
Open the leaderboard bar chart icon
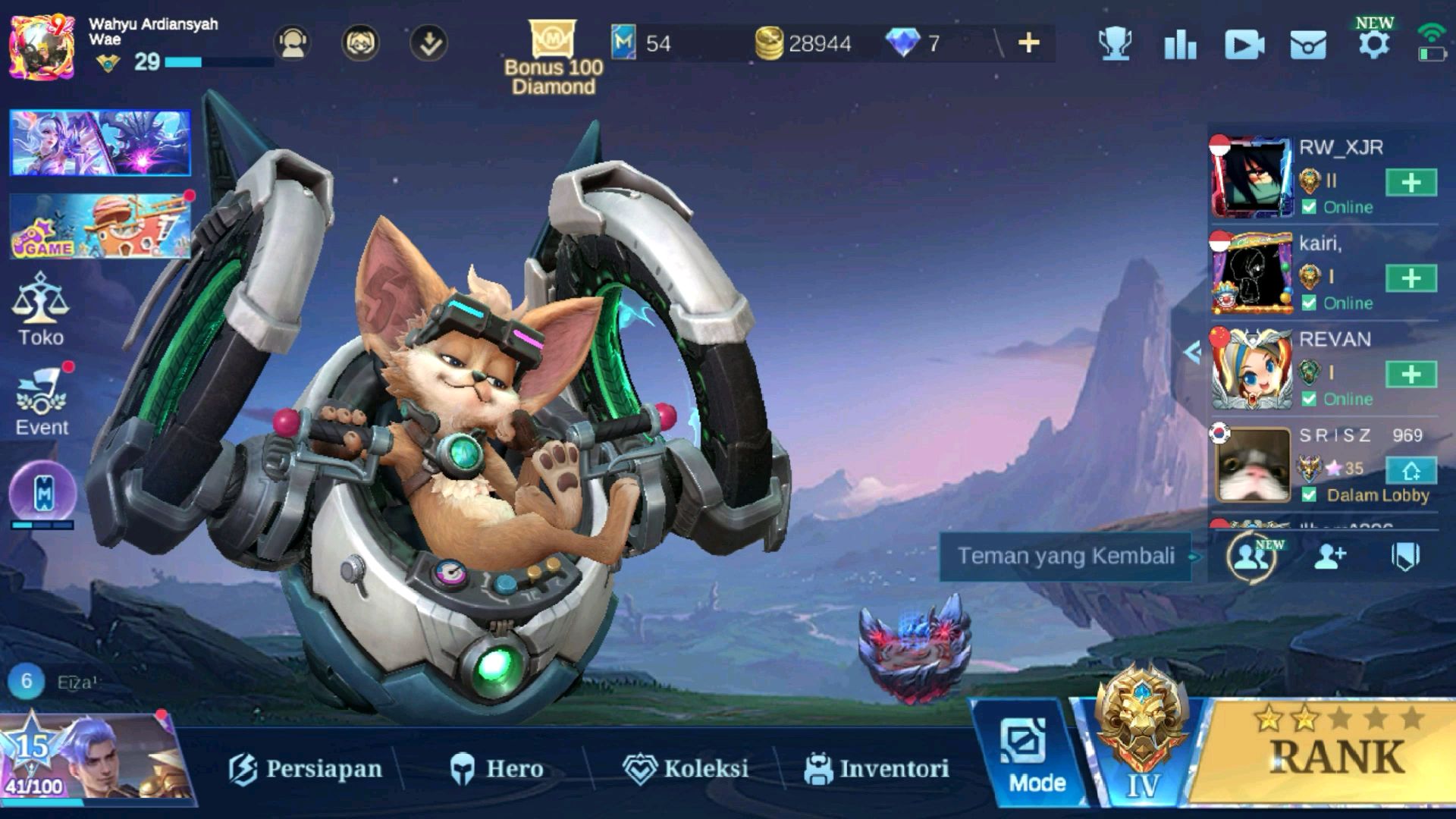(1180, 45)
